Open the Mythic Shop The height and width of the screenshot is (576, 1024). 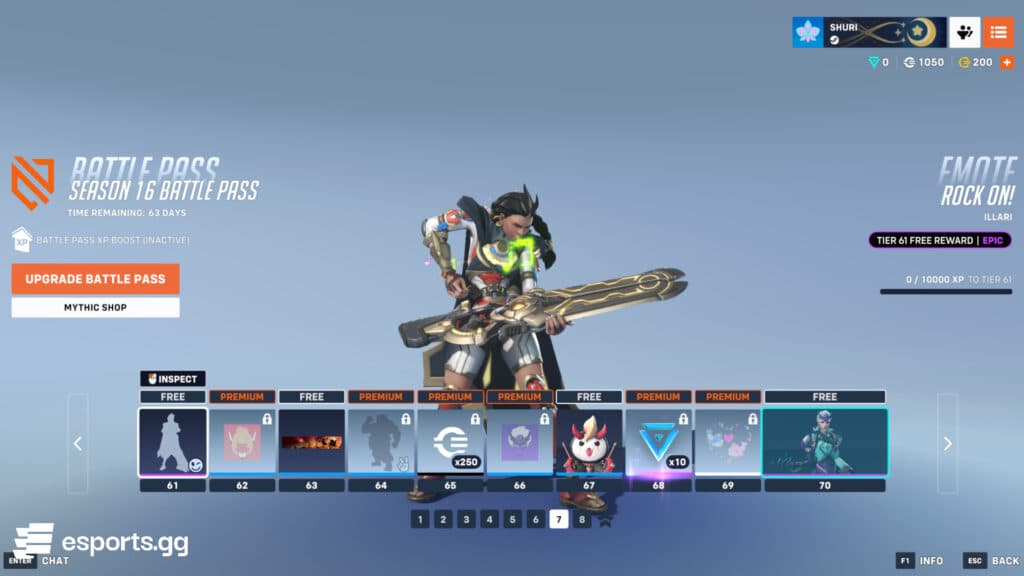coord(95,307)
